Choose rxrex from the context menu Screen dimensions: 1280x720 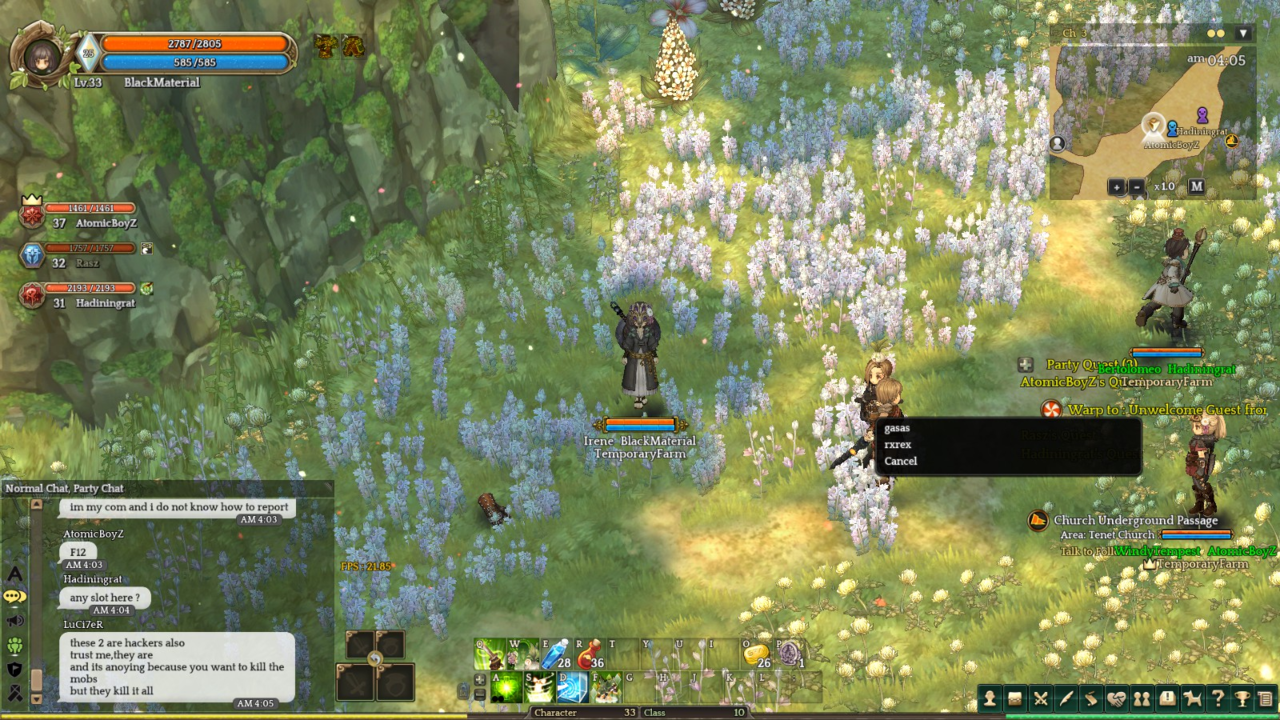898,444
